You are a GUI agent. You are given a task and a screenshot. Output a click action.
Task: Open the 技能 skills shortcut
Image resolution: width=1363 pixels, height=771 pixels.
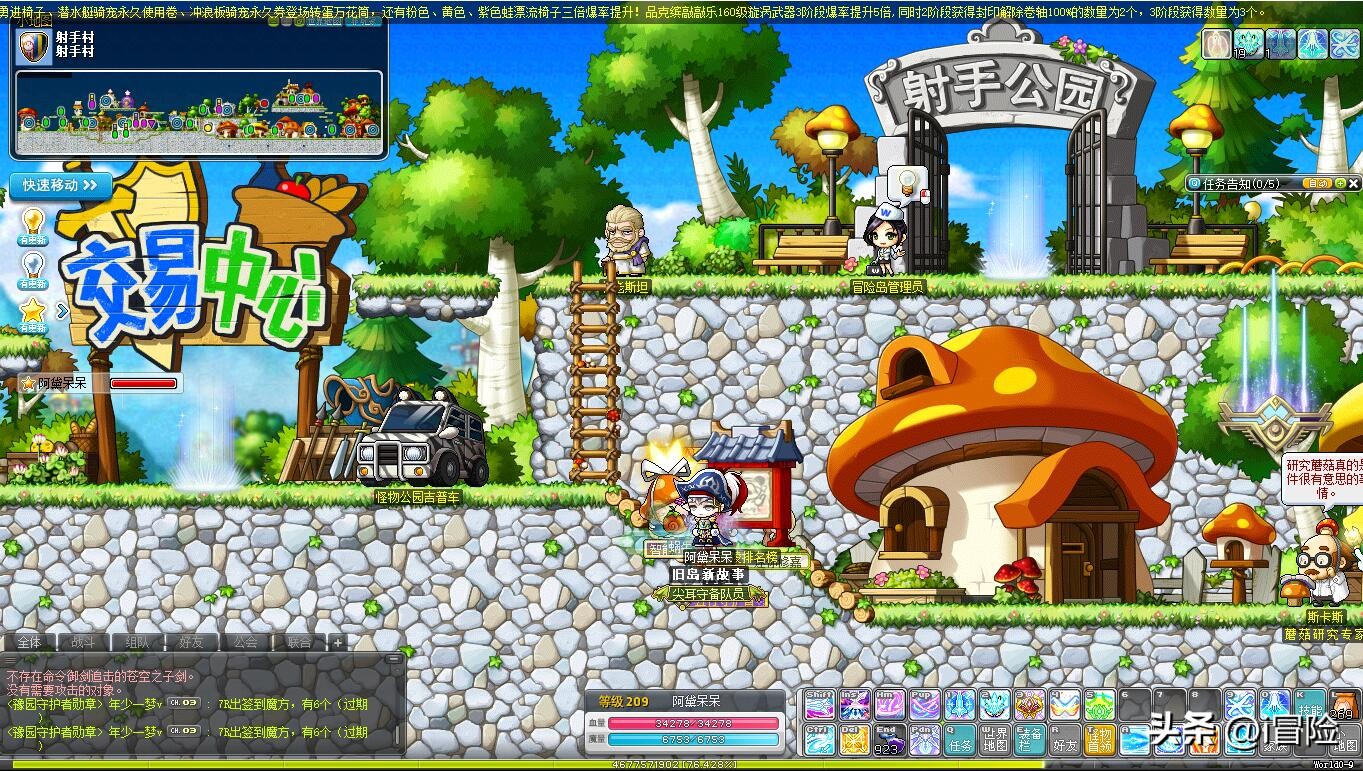[1310, 705]
